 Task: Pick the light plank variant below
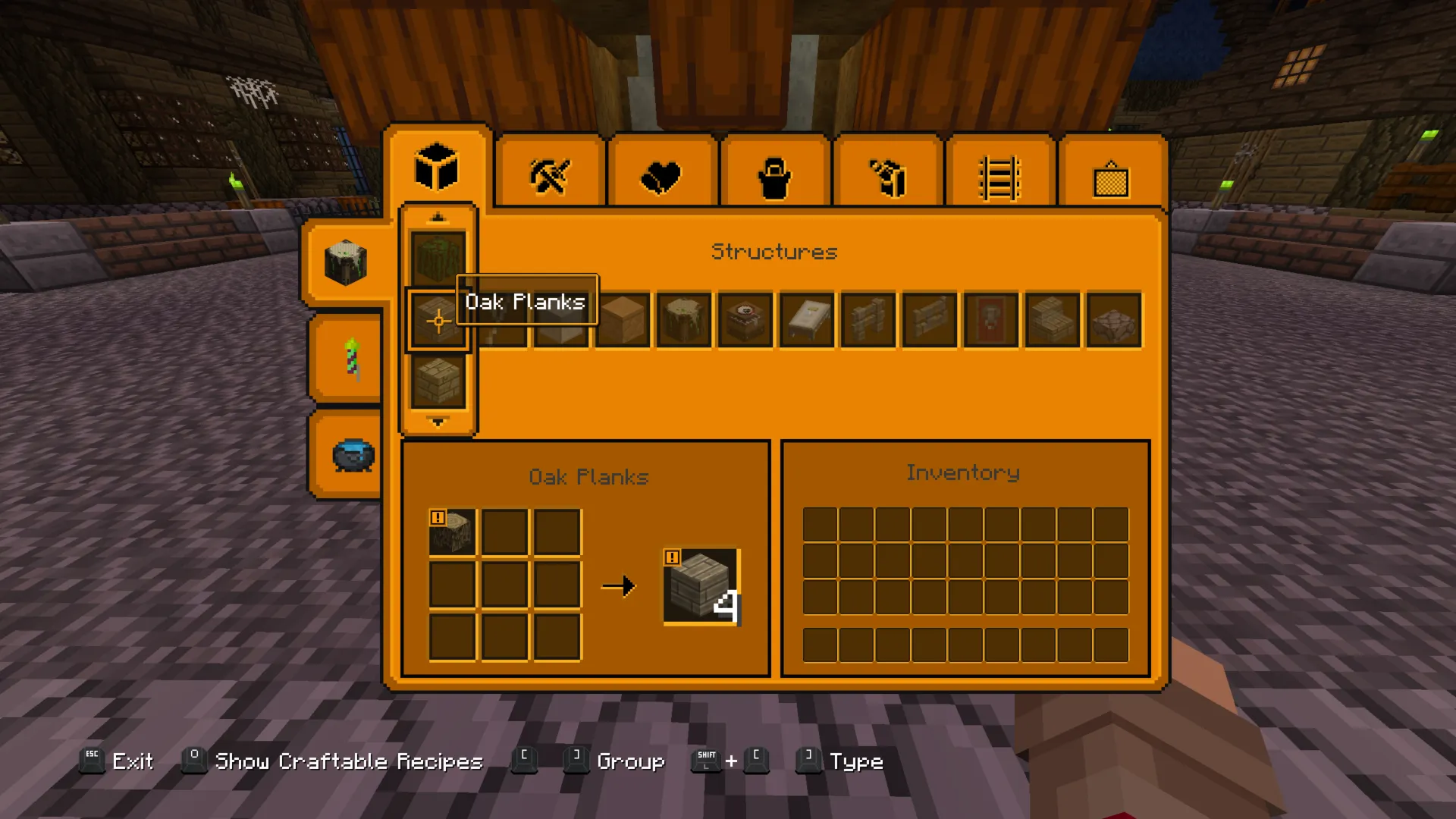pos(438,381)
